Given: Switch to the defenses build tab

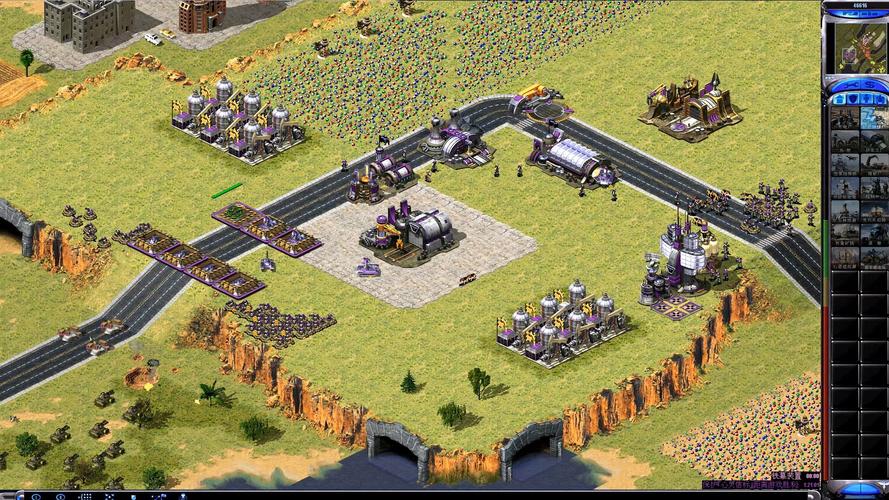Looking at the screenshot, I should coord(852,99).
